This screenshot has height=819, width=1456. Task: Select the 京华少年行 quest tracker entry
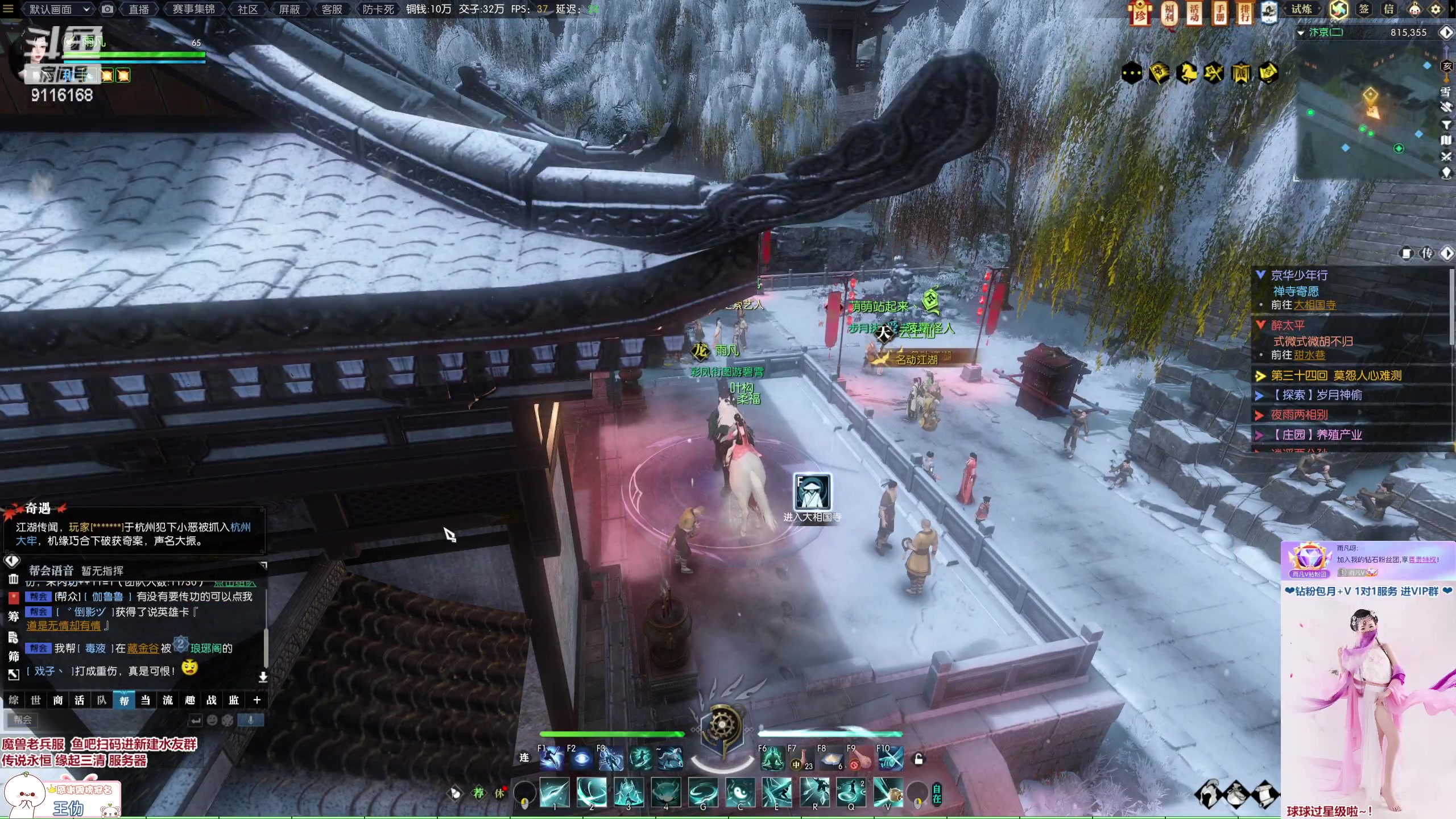pos(1299,275)
